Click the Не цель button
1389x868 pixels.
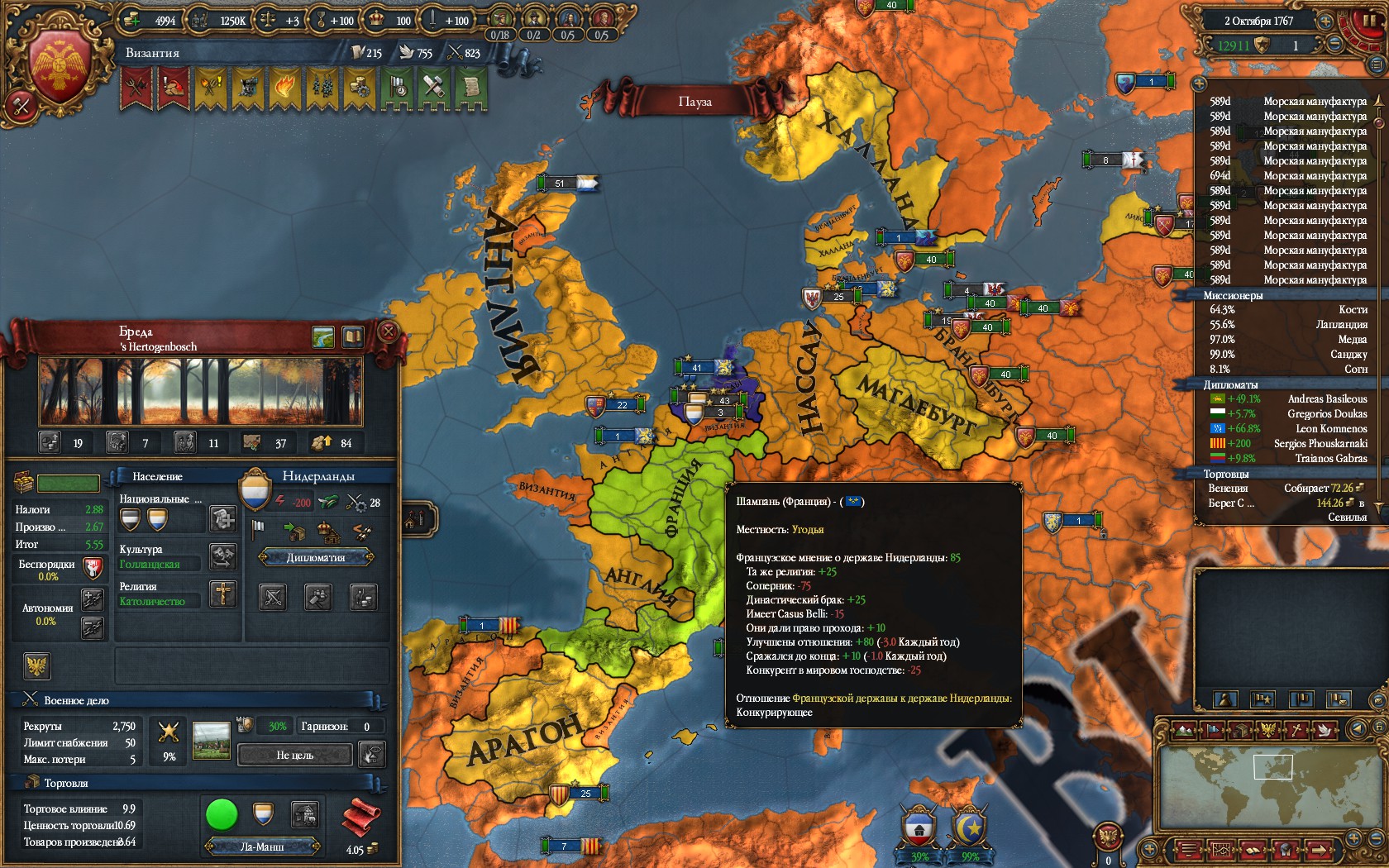pos(295,755)
